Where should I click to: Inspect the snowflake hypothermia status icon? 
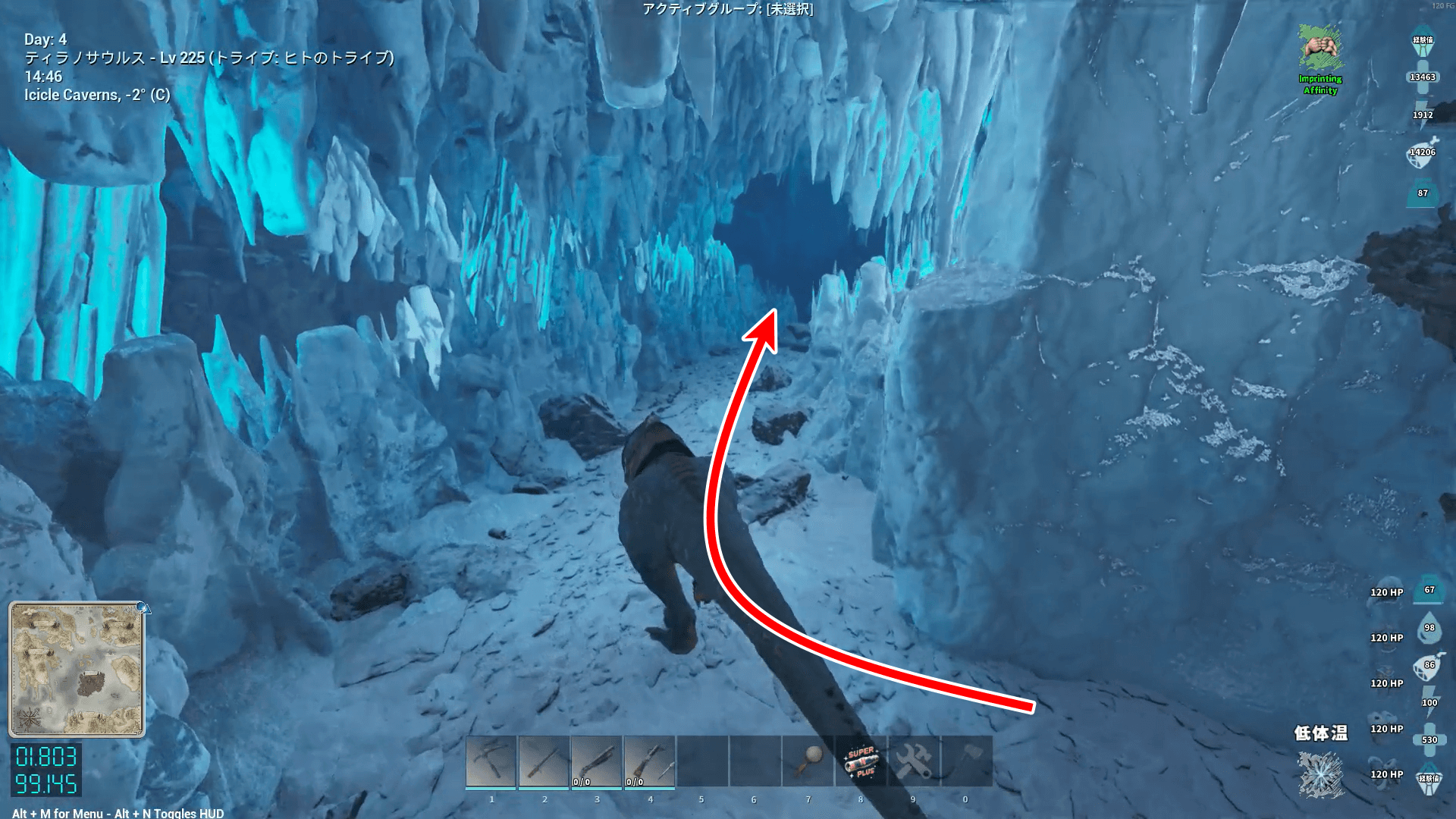(1320, 775)
